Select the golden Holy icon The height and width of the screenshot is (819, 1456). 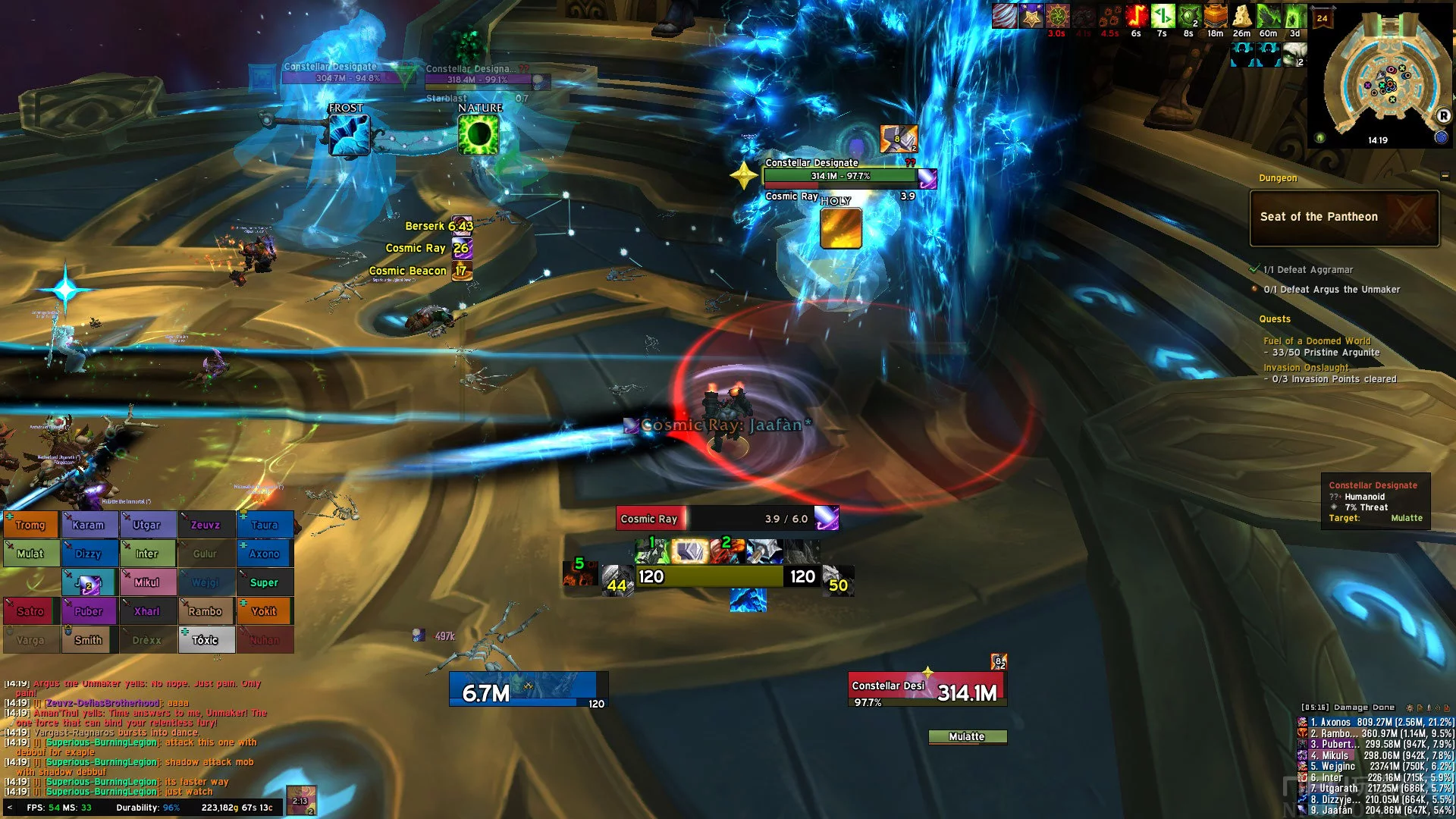coord(840,228)
